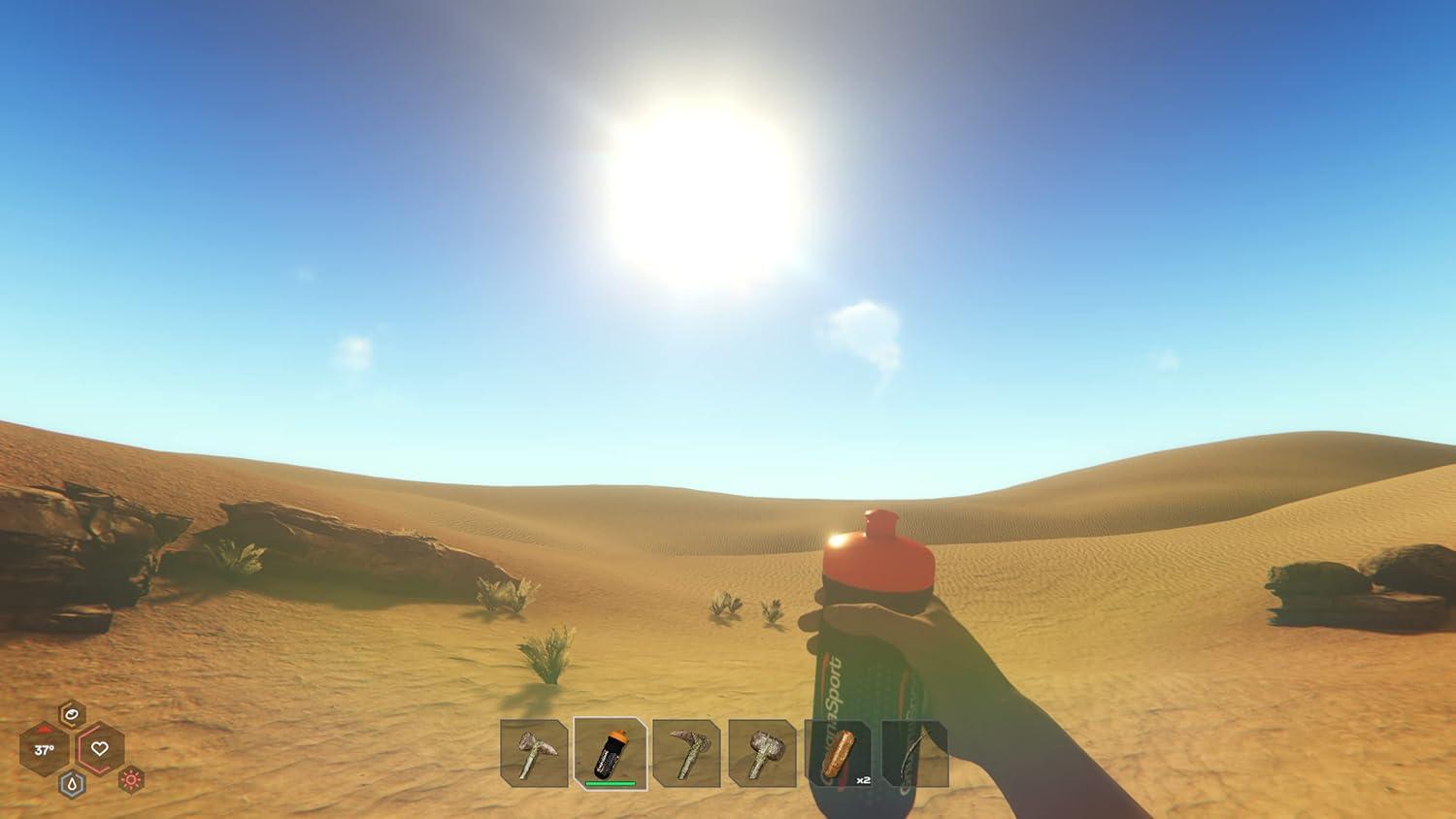Click the blue hydration ring around the droplet
This screenshot has width=1456, height=819.
62,784
